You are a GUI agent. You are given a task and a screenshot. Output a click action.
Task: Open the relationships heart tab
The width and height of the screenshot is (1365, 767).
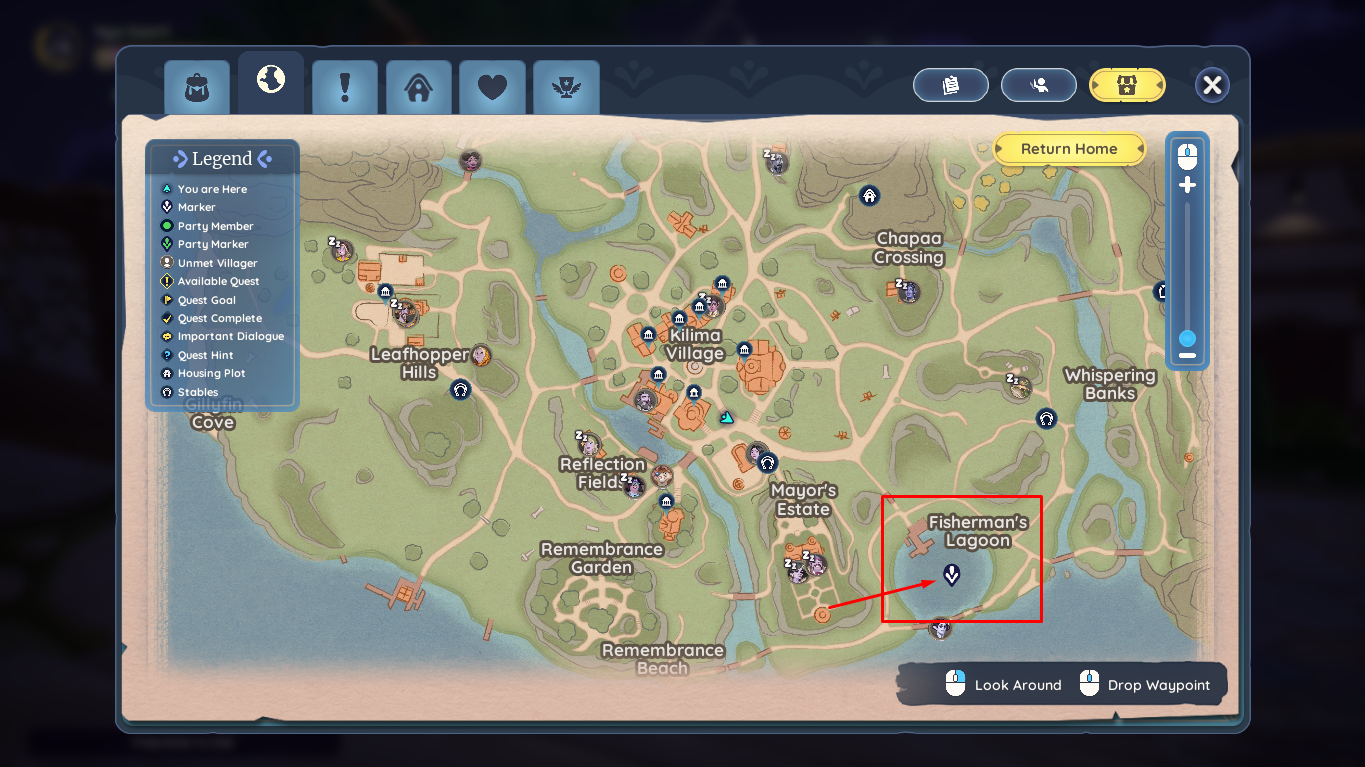coord(492,87)
